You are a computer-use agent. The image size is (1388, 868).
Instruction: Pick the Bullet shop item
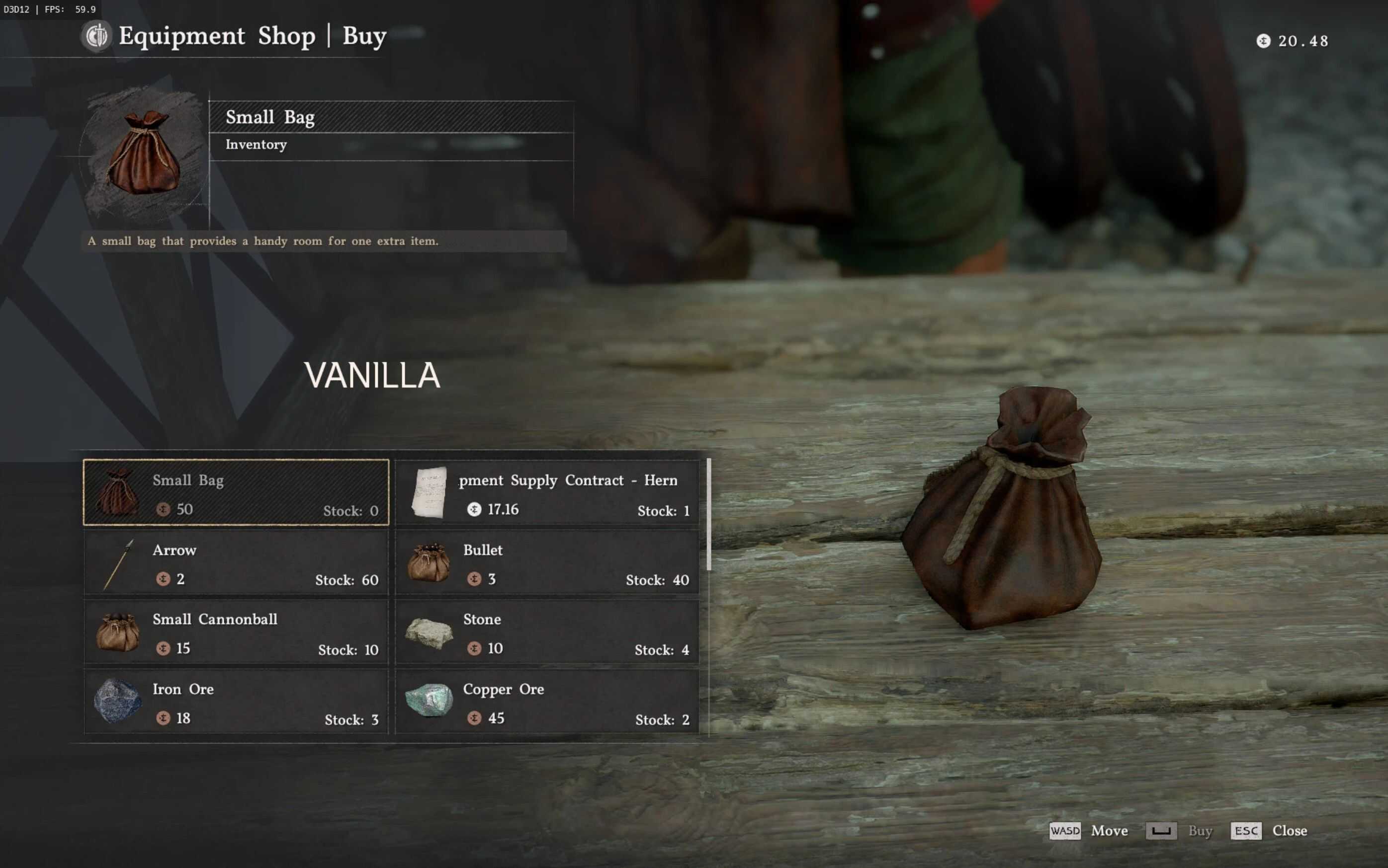tap(547, 562)
